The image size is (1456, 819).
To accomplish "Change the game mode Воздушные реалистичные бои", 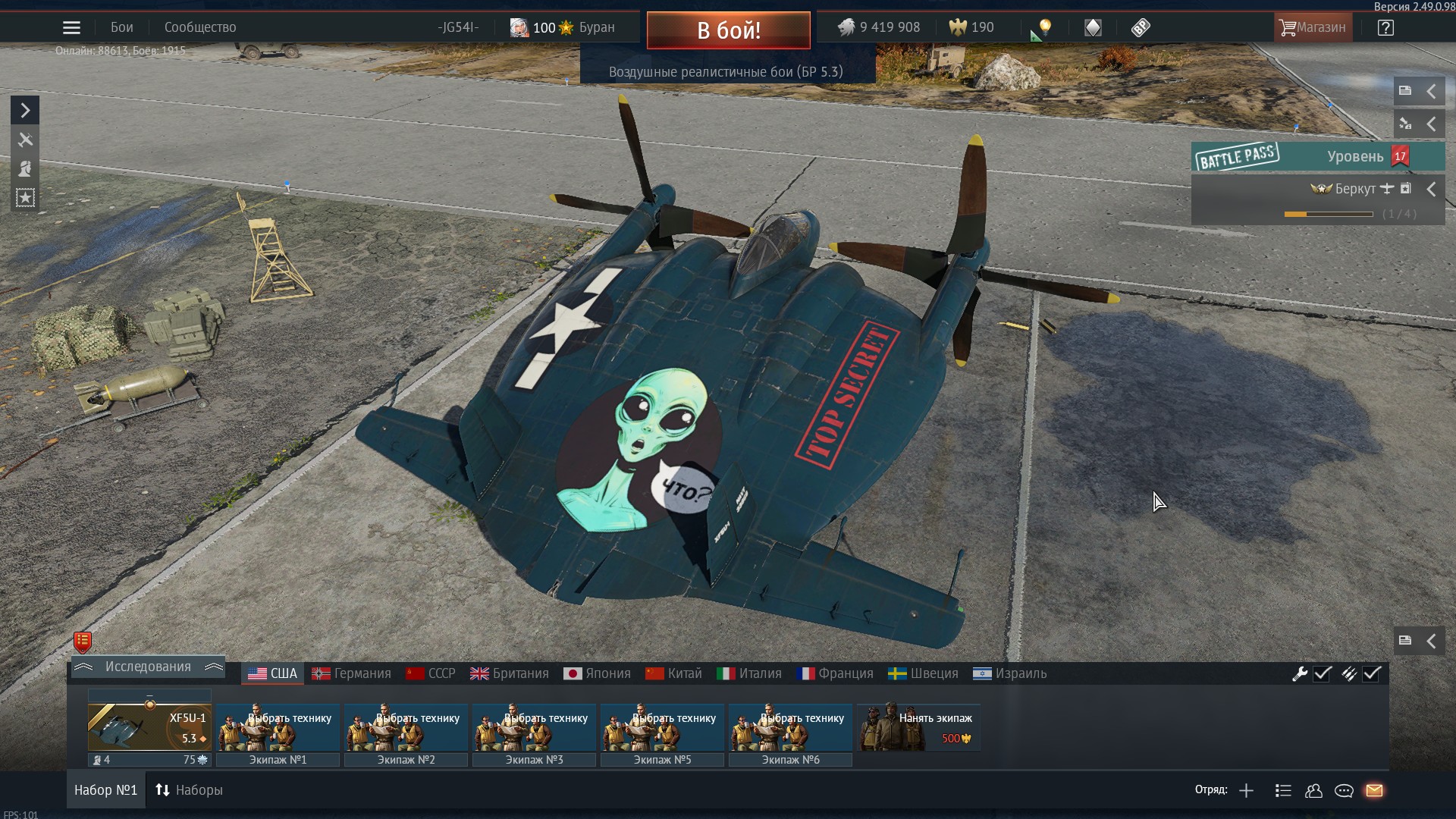I will click(x=726, y=72).
